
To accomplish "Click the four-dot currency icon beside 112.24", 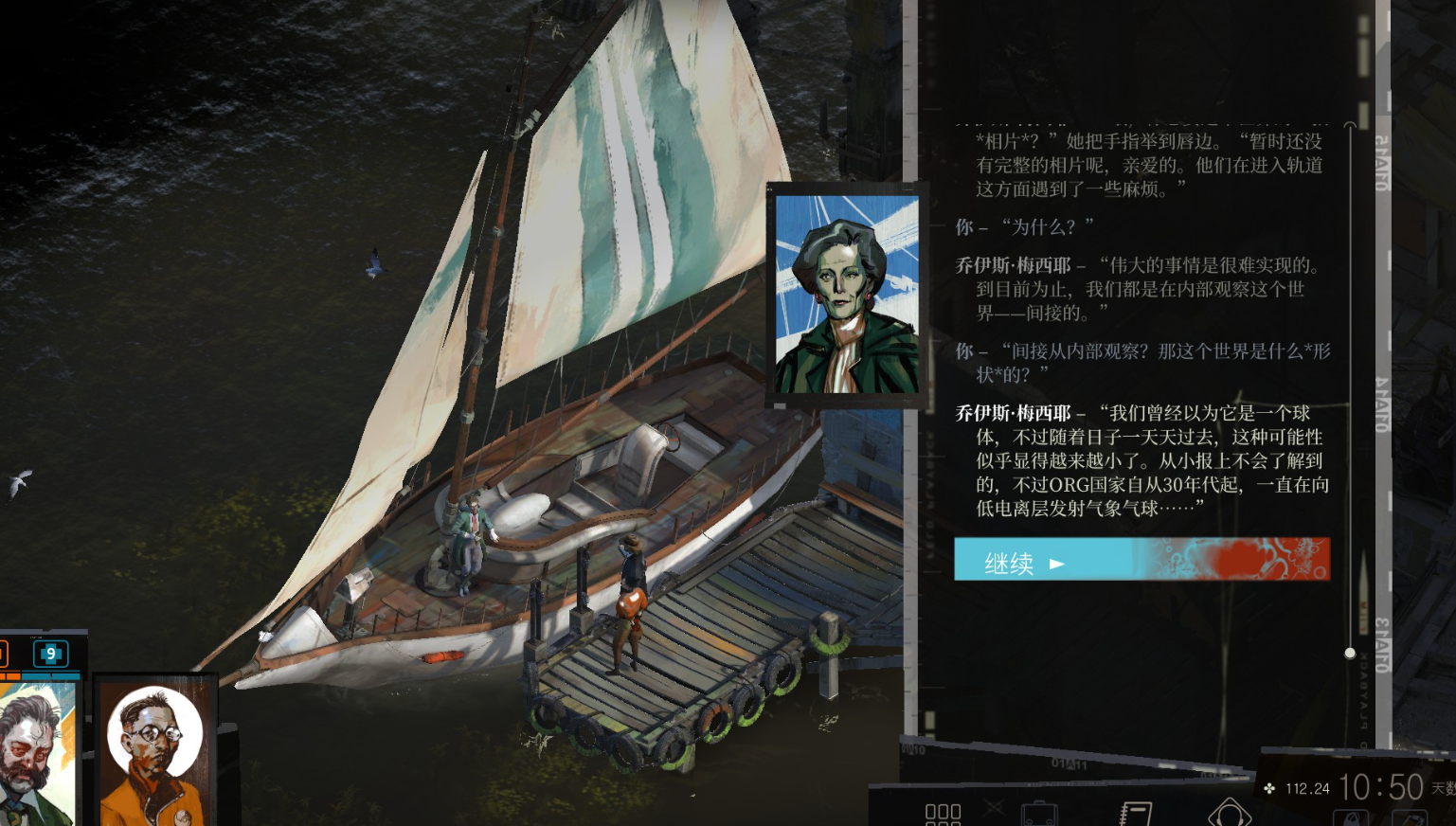I will click(x=1268, y=788).
